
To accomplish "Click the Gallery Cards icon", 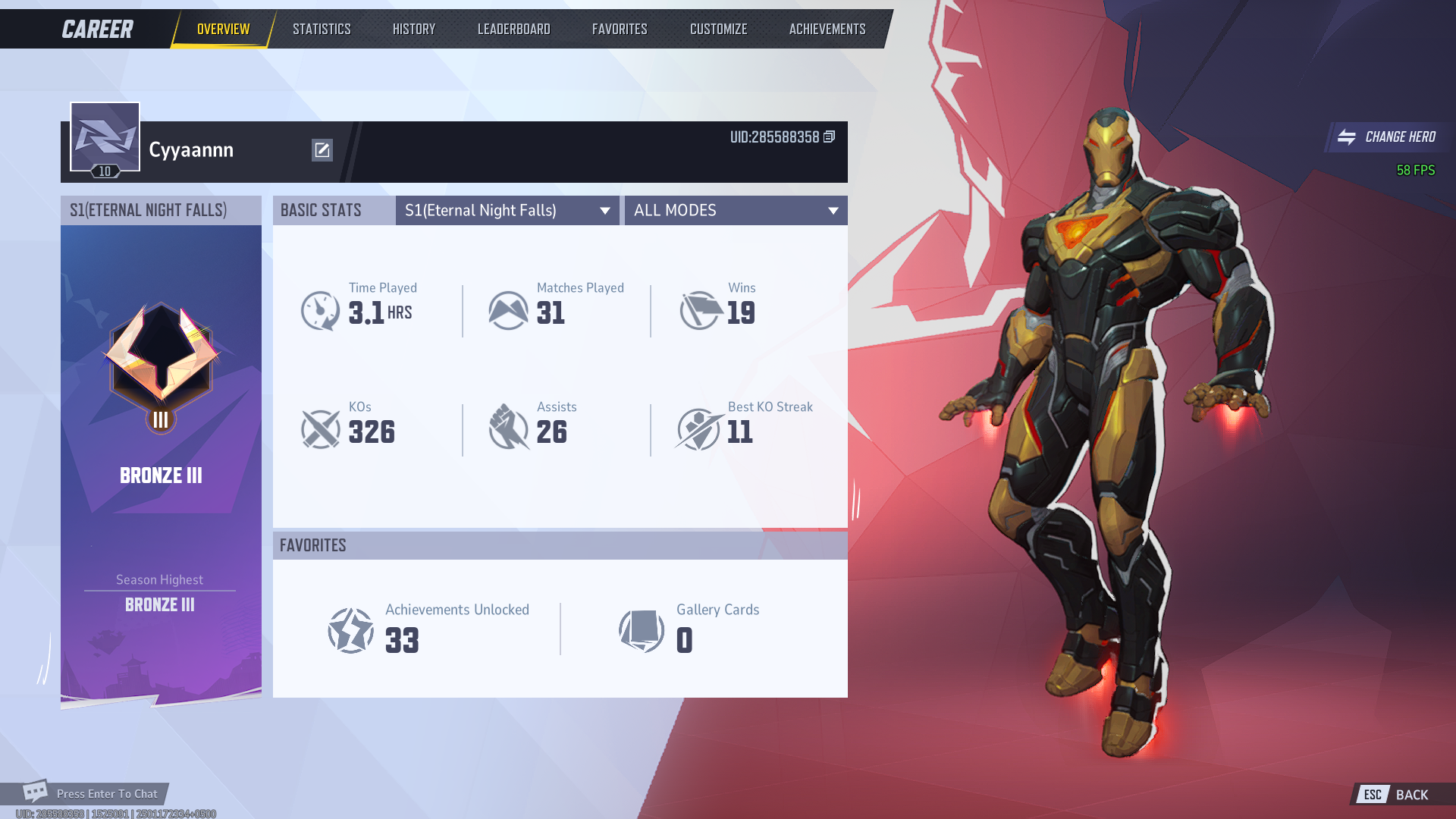I will pyautogui.click(x=642, y=630).
